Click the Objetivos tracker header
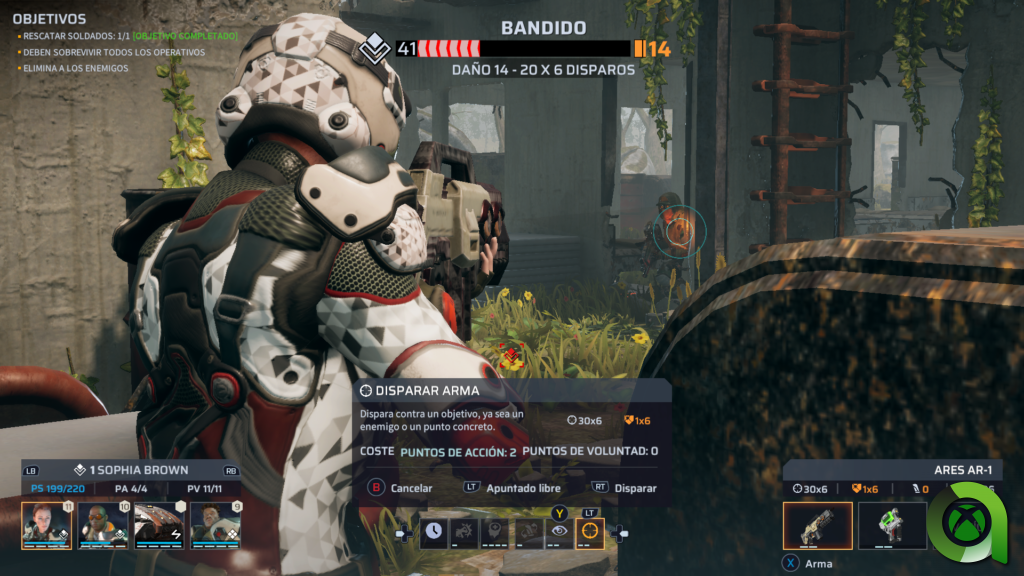 [x=49, y=19]
